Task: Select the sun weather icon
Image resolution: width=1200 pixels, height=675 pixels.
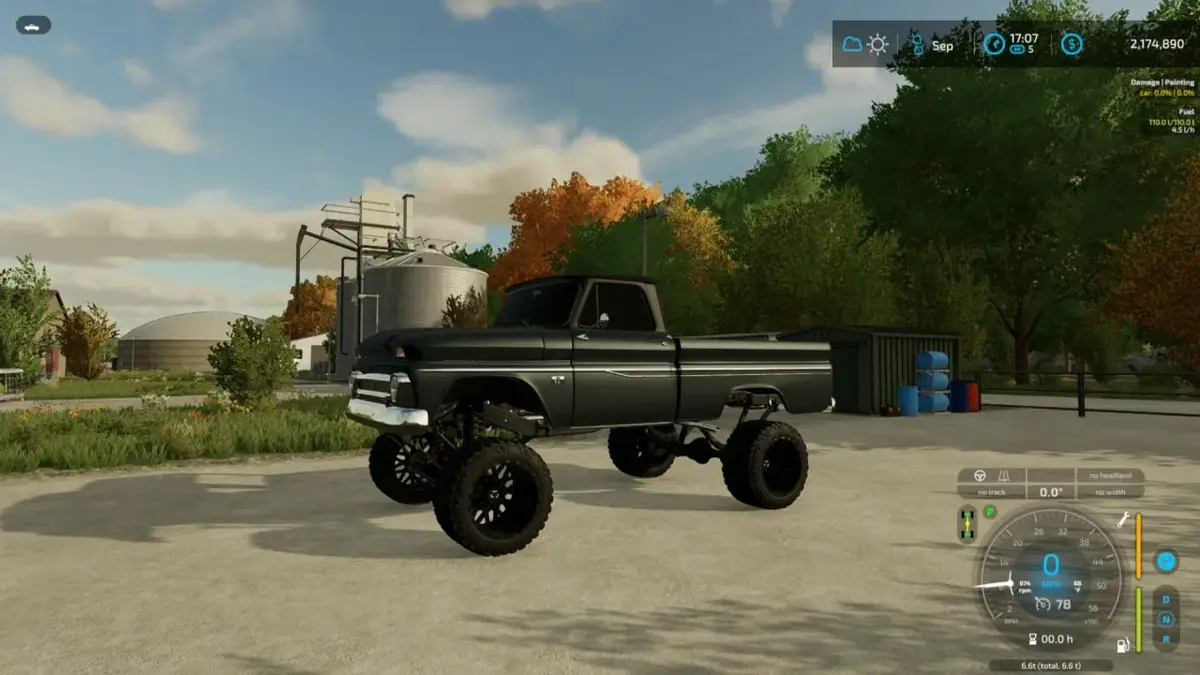Action: [877, 44]
